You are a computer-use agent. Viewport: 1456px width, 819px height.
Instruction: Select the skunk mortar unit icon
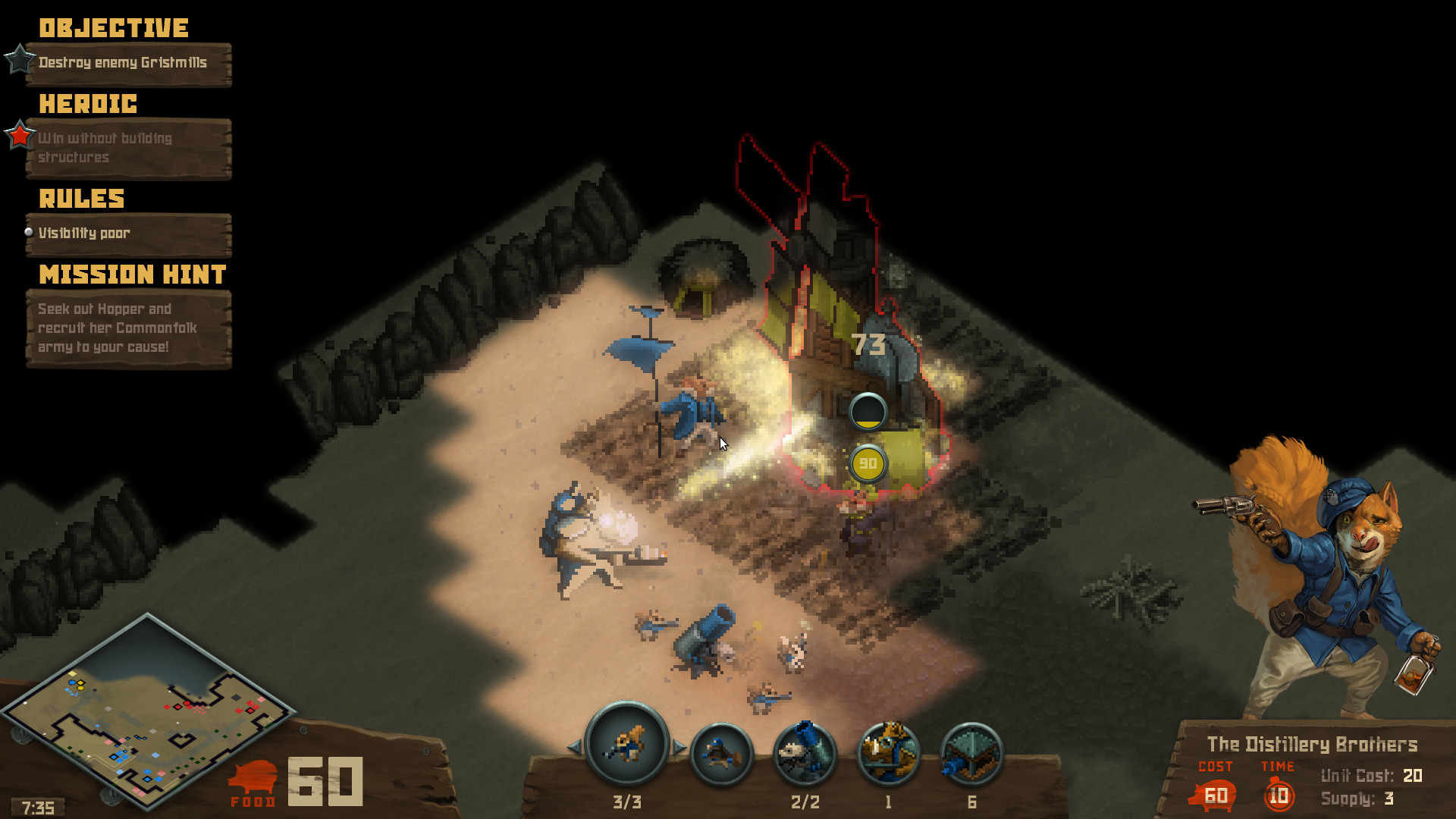(805, 753)
